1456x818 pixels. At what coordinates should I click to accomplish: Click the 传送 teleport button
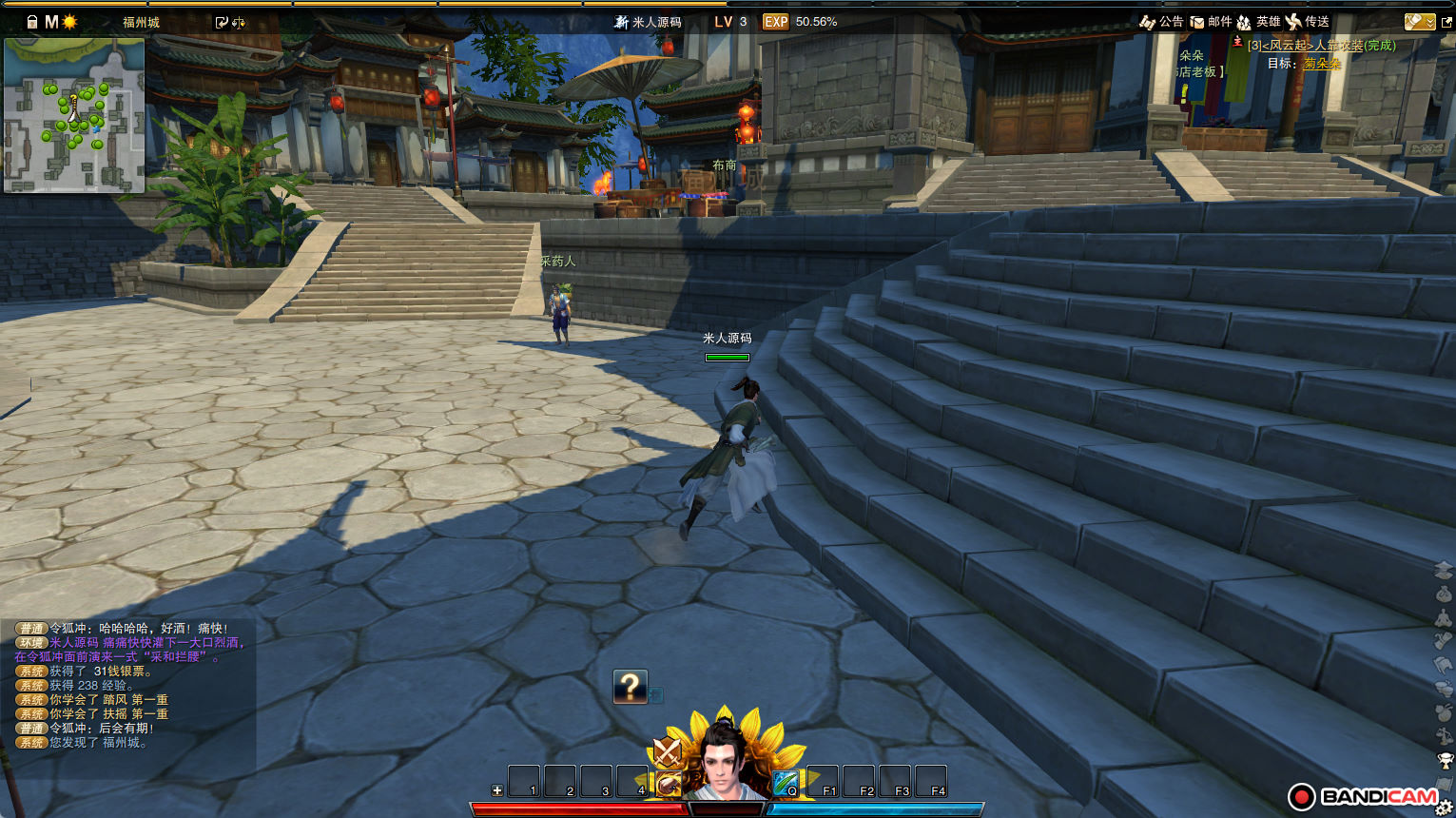(x=1307, y=21)
